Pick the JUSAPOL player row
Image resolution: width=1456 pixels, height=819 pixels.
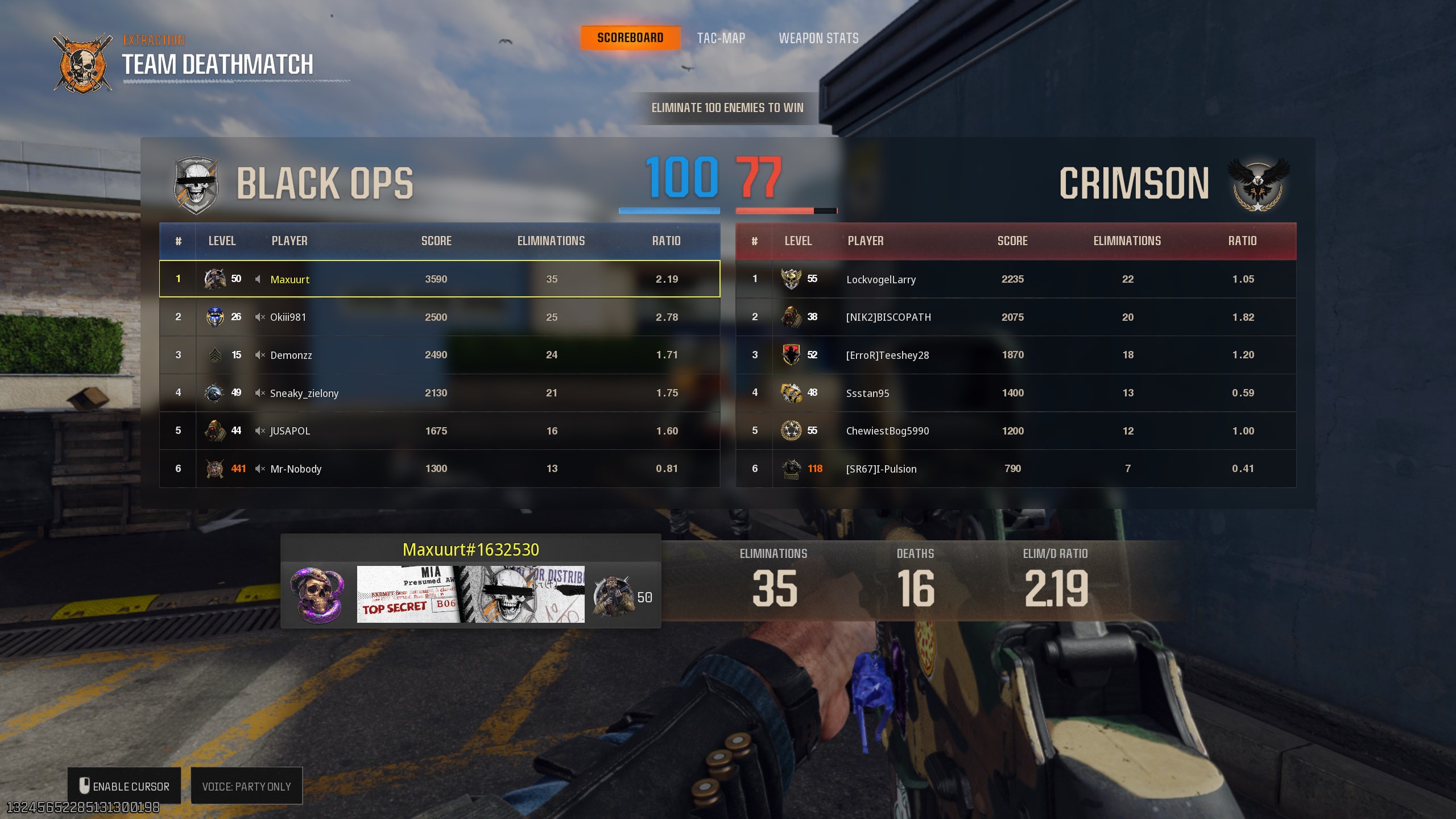[x=439, y=431]
